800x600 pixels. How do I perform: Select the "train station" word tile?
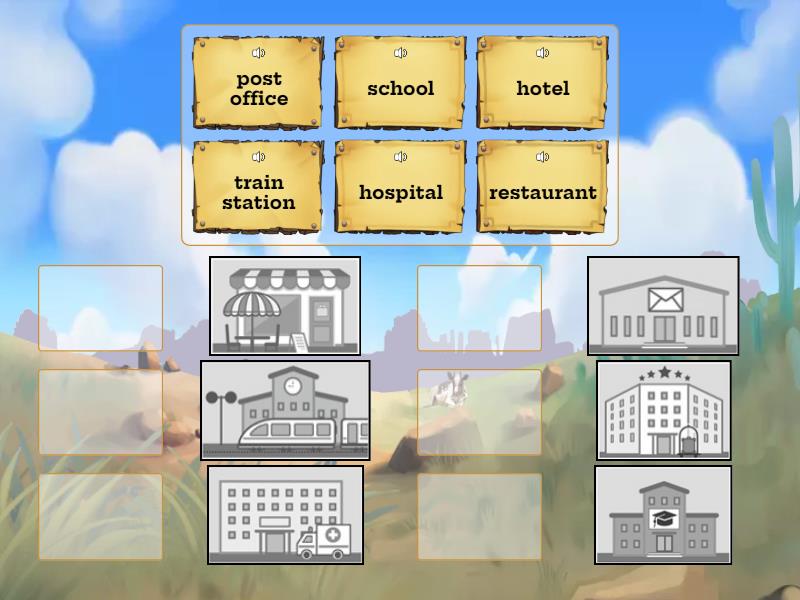pos(258,193)
